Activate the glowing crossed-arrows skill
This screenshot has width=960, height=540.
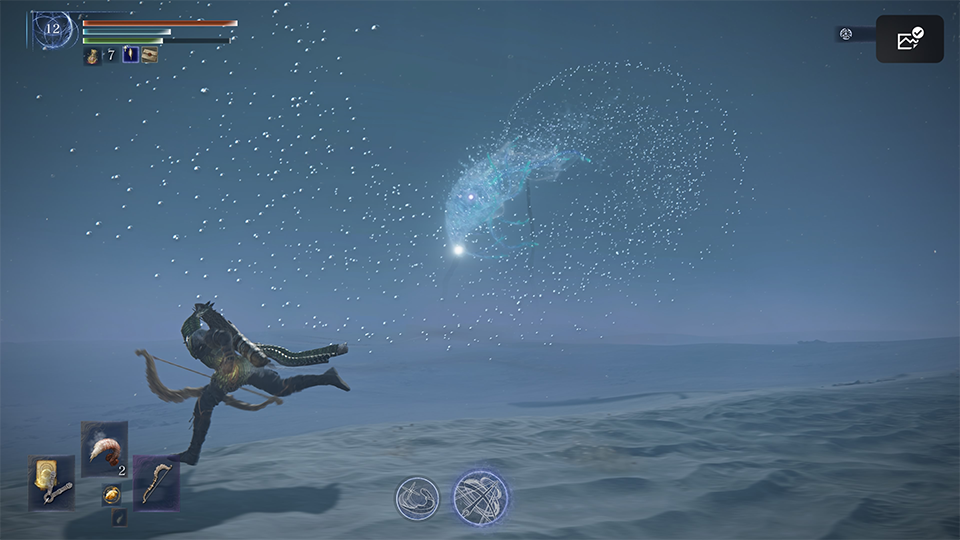pos(481,497)
